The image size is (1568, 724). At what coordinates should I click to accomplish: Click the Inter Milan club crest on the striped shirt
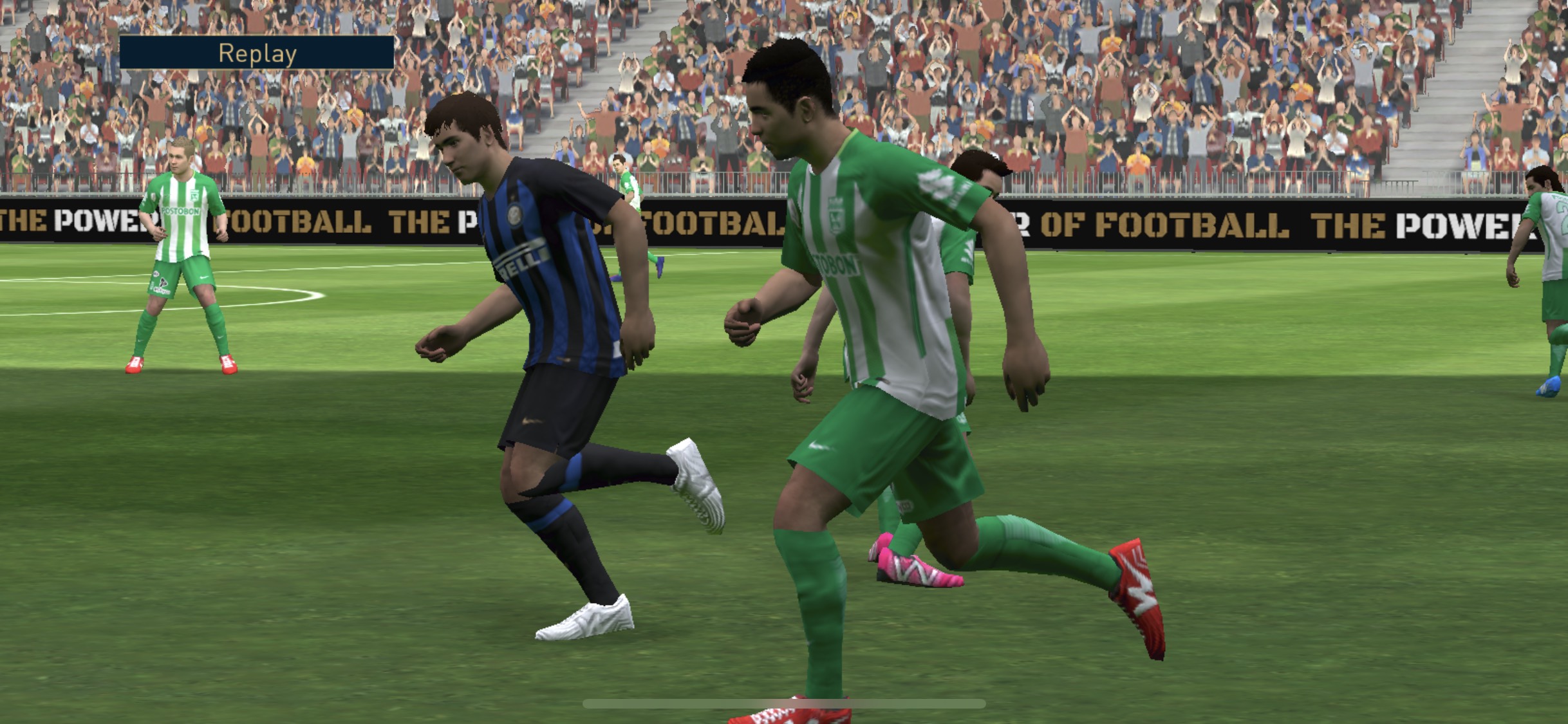(515, 216)
